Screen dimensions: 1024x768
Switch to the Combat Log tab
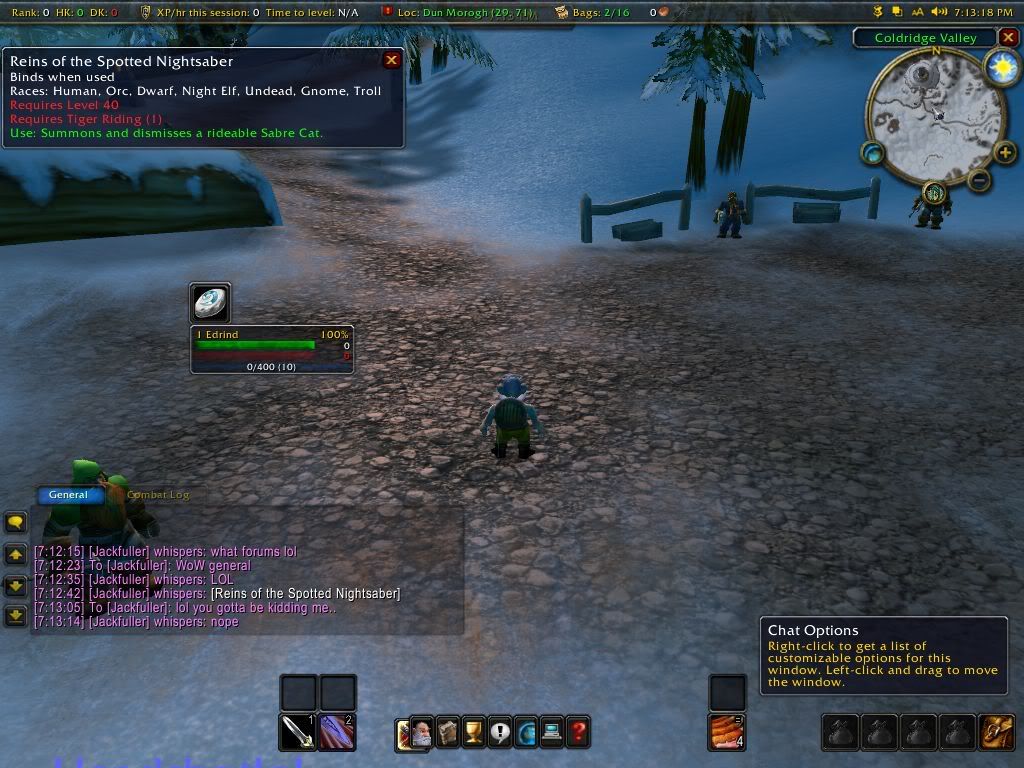[x=158, y=494]
